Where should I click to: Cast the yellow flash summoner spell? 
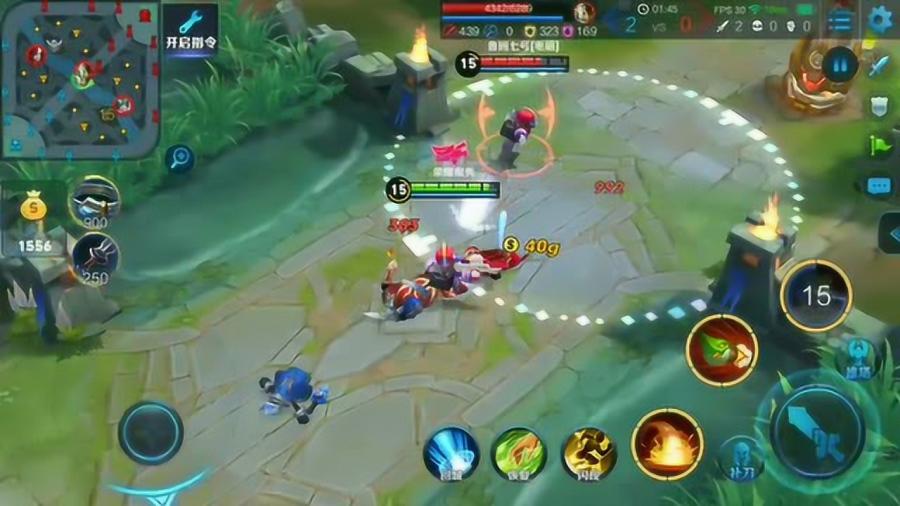588,455
